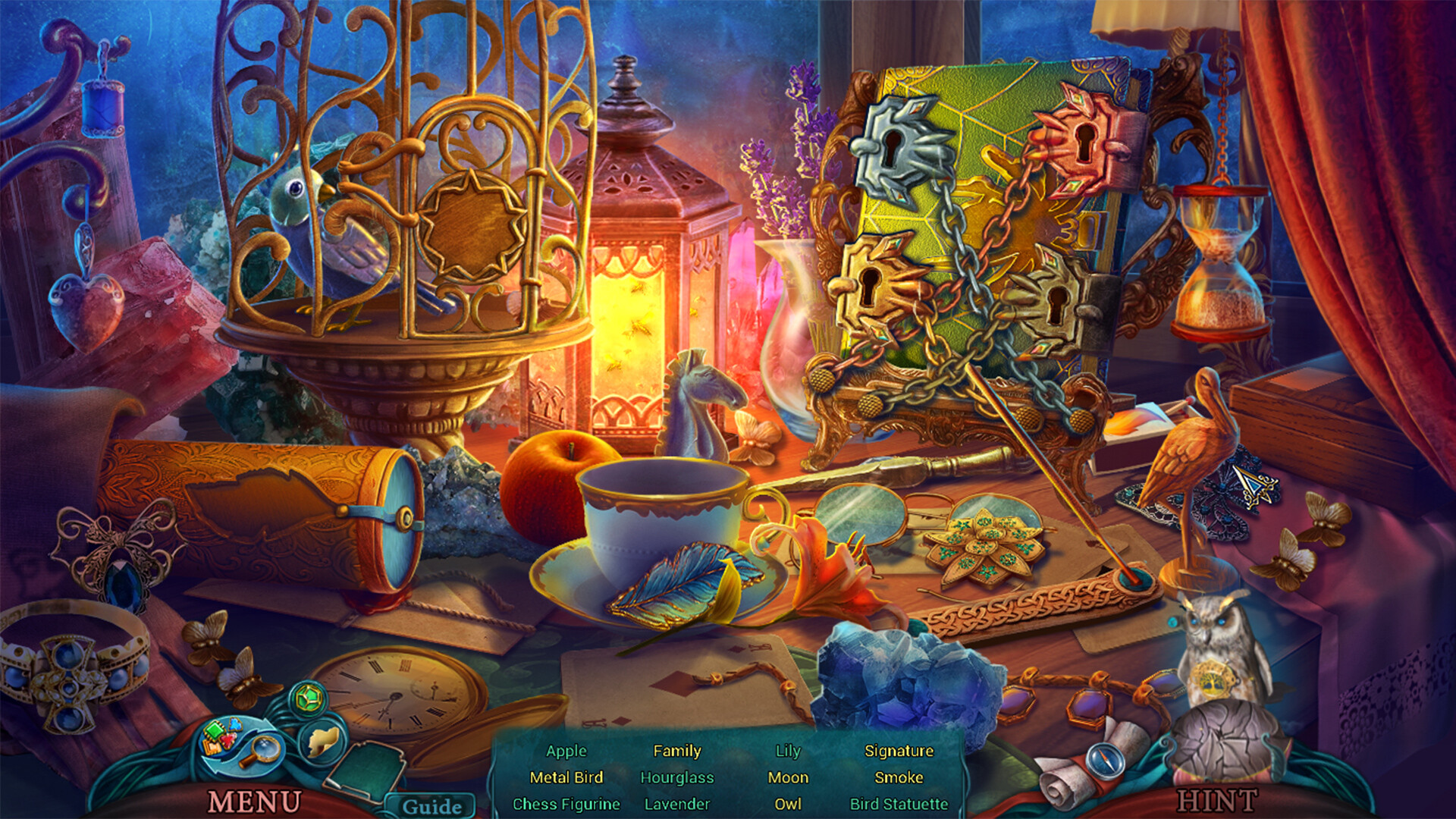Select the magnifying glass search mode icon
1456x819 pixels.
(264, 751)
